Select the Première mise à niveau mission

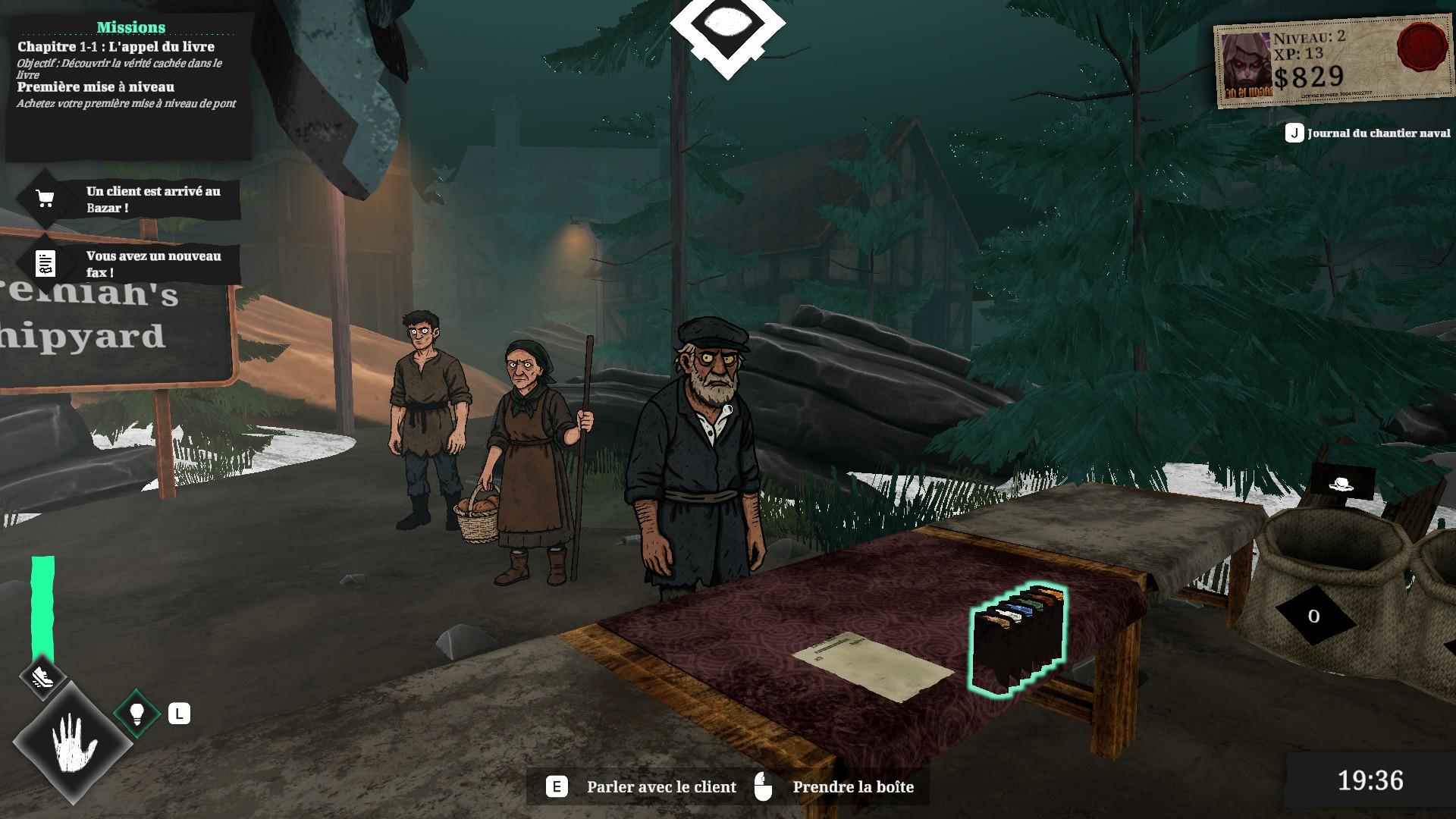point(96,87)
